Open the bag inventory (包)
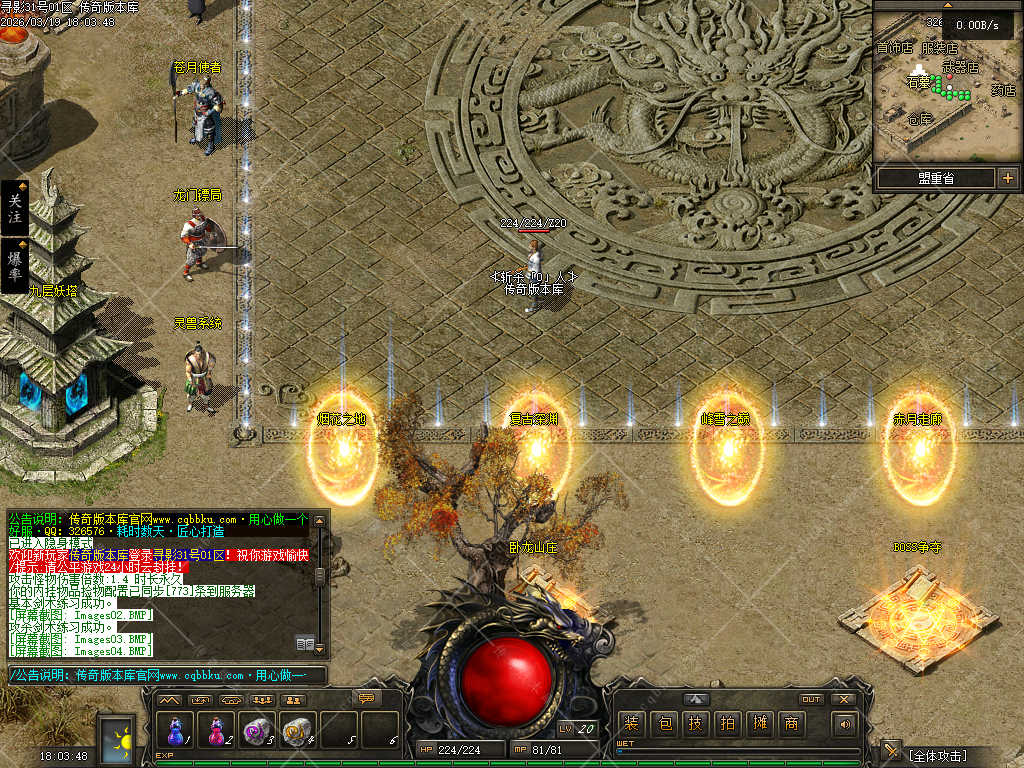1024x768 pixels. [663, 724]
